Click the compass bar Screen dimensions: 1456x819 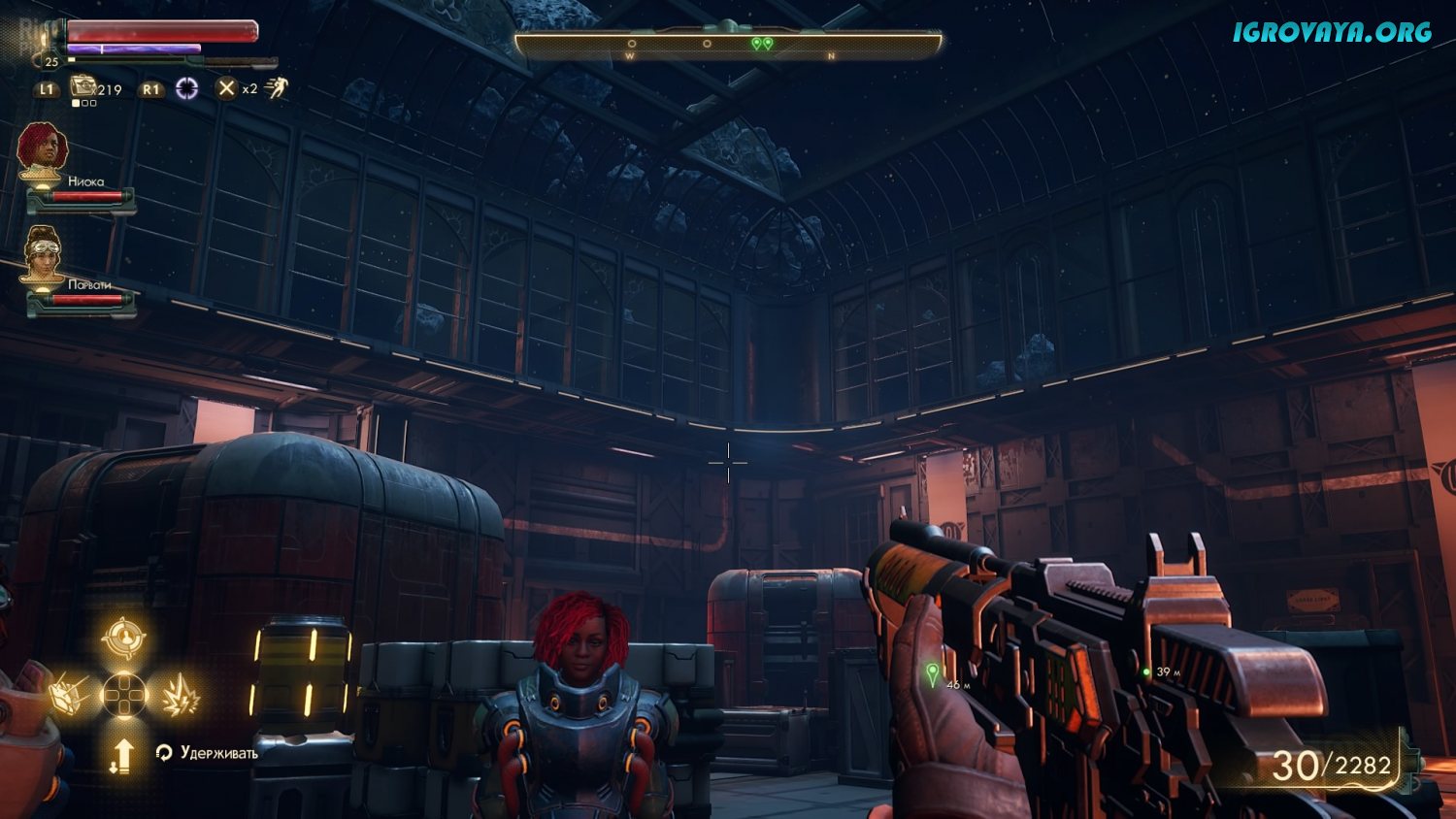click(728, 45)
